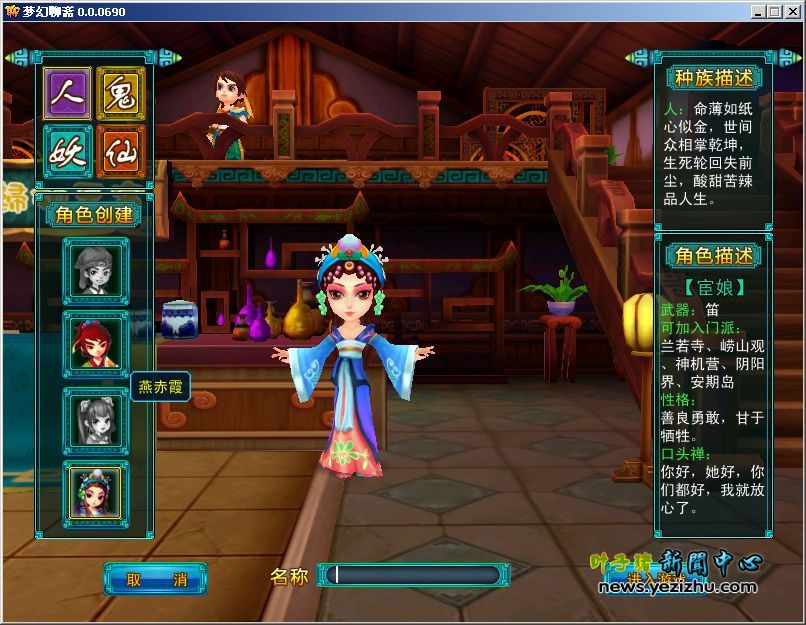Choose the red-haired character portrait
Image resolution: width=806 pixels, height=625 pixels.
(x=96, y=344)
